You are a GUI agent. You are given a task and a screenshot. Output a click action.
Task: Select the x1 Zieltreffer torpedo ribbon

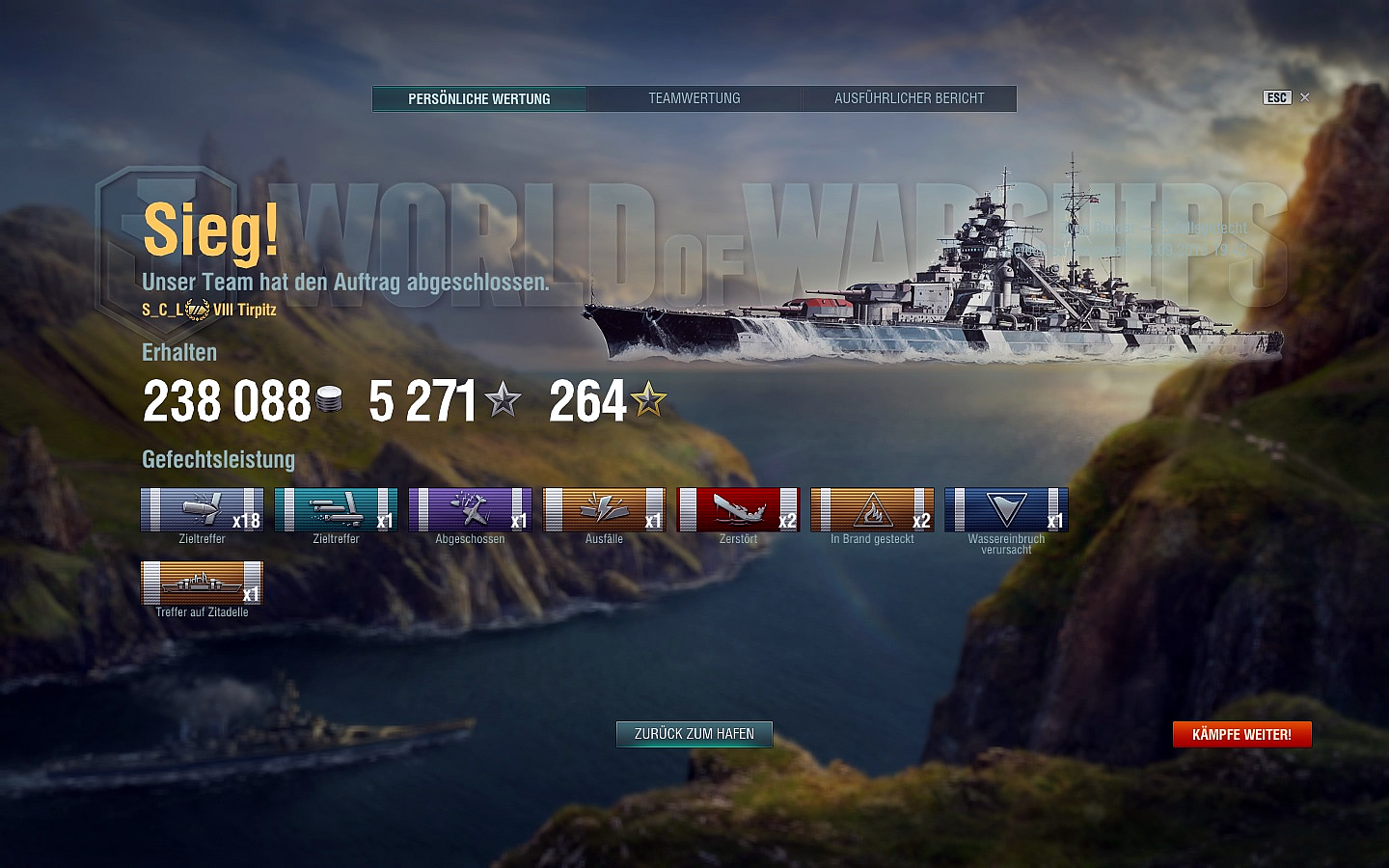(336, 510)
